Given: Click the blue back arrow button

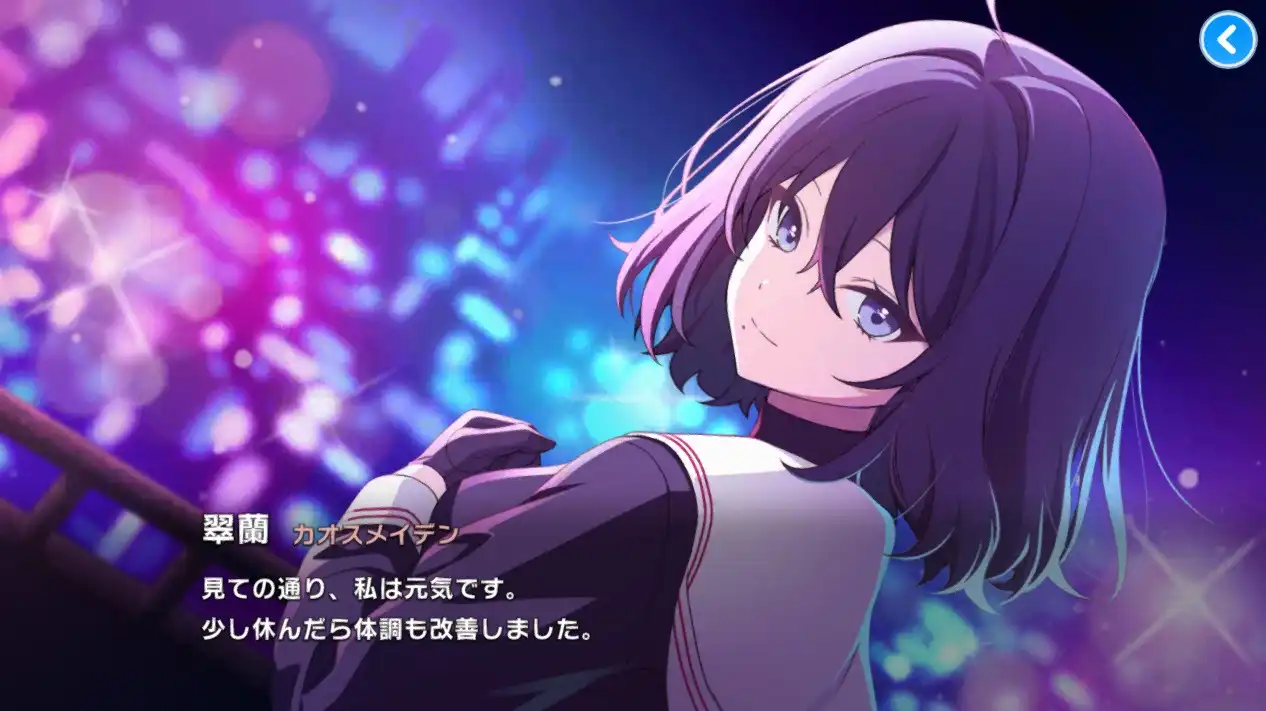Looking at the screenshot, I should point(1227,40).
